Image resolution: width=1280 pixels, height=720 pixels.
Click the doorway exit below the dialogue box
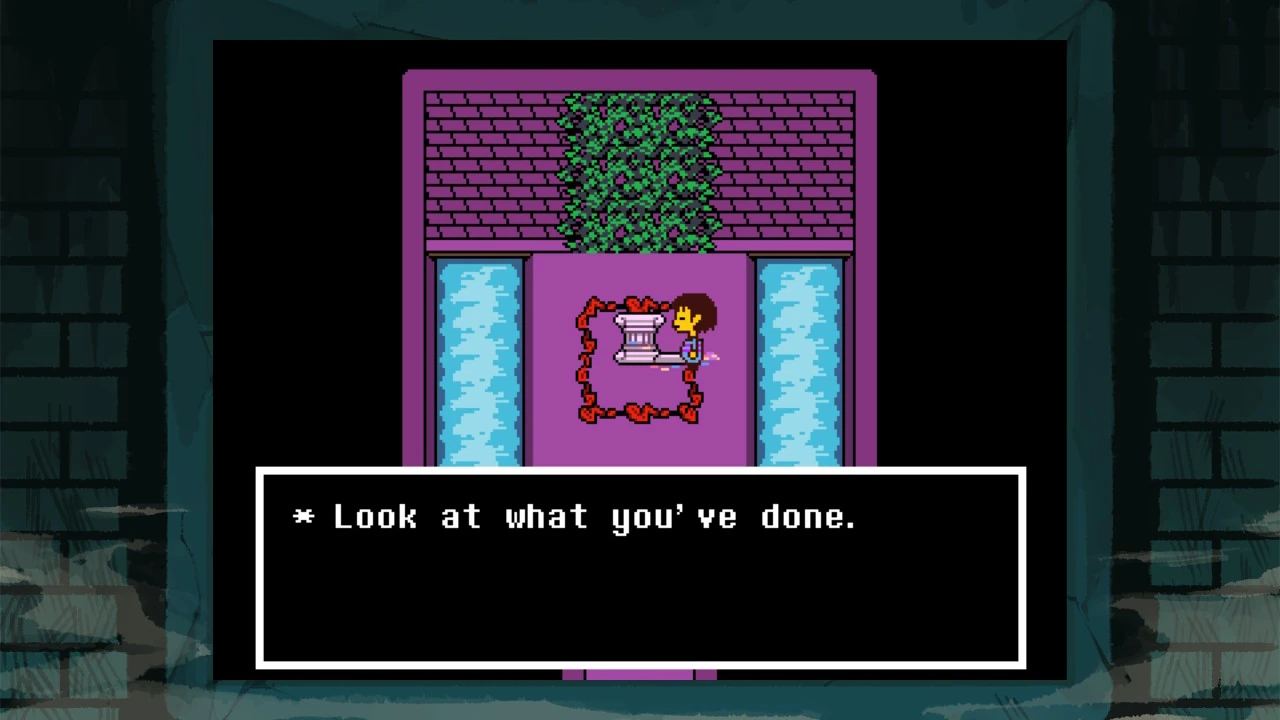640,676
